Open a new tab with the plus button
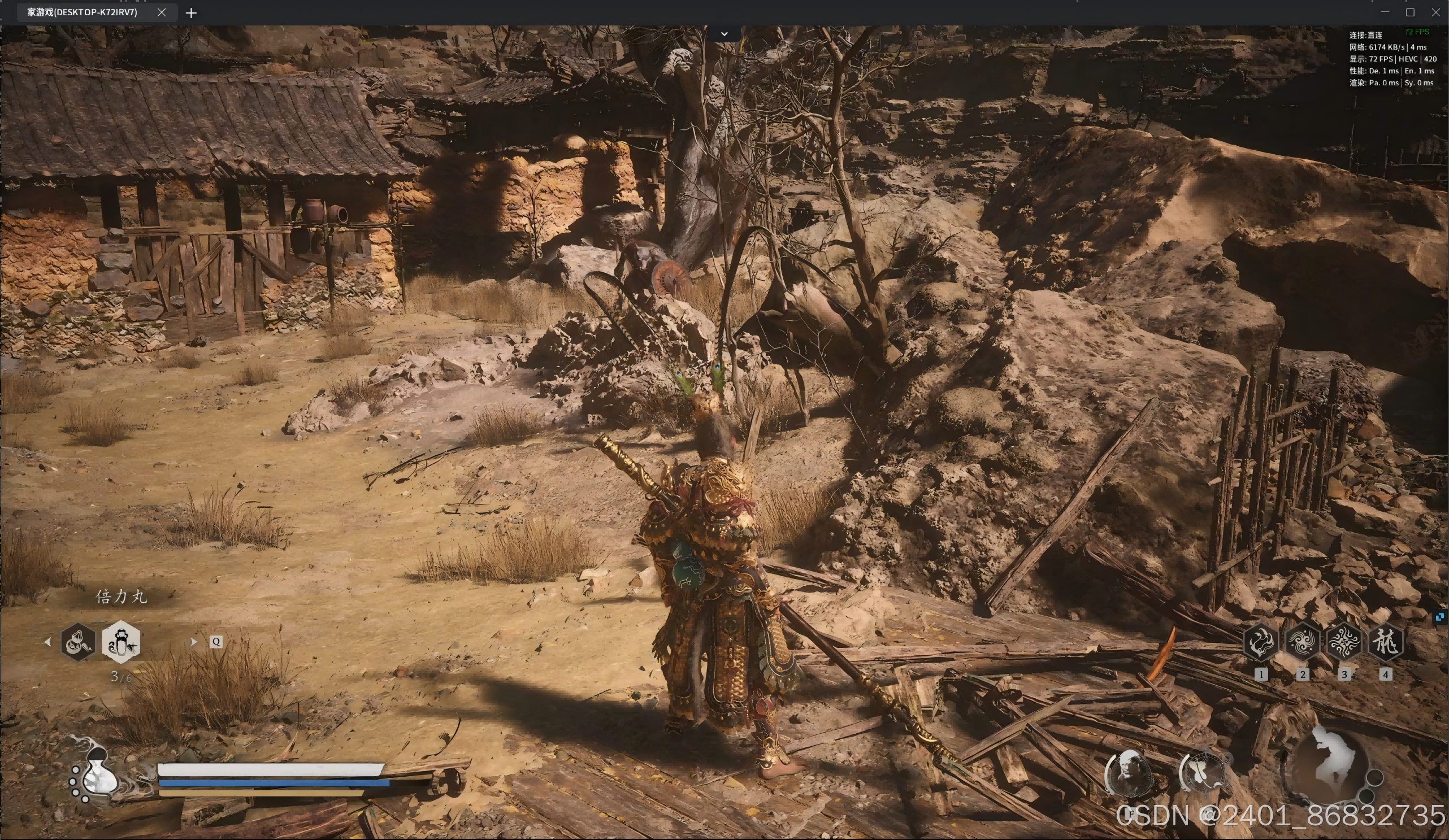 (192, 12)
